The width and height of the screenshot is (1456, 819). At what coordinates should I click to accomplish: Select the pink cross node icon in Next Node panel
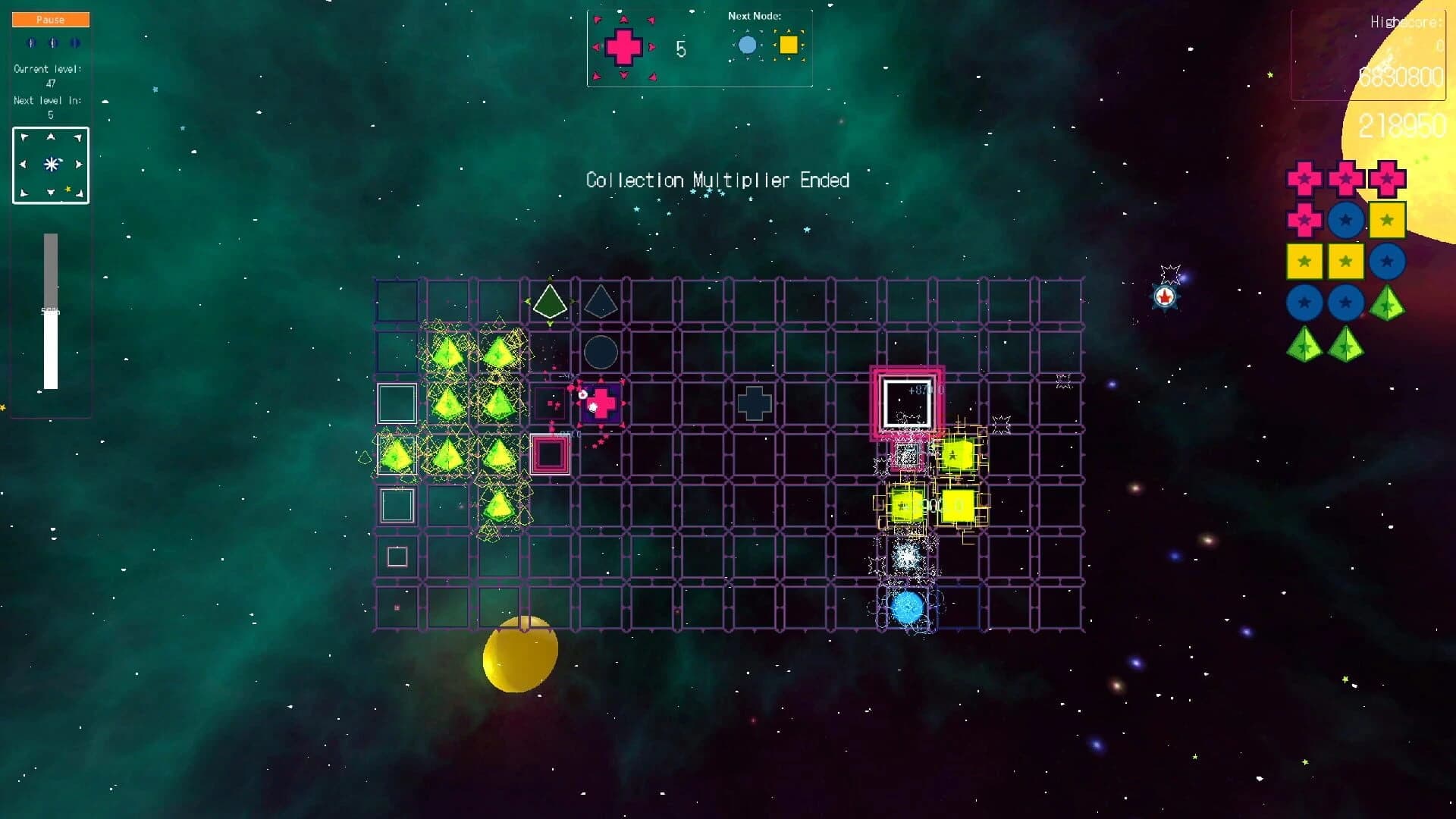(623, 47)
